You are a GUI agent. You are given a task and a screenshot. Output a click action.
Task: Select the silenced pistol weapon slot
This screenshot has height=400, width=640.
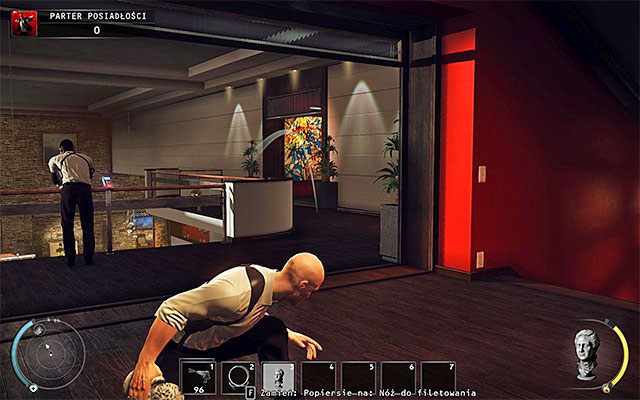click(199, 375)
